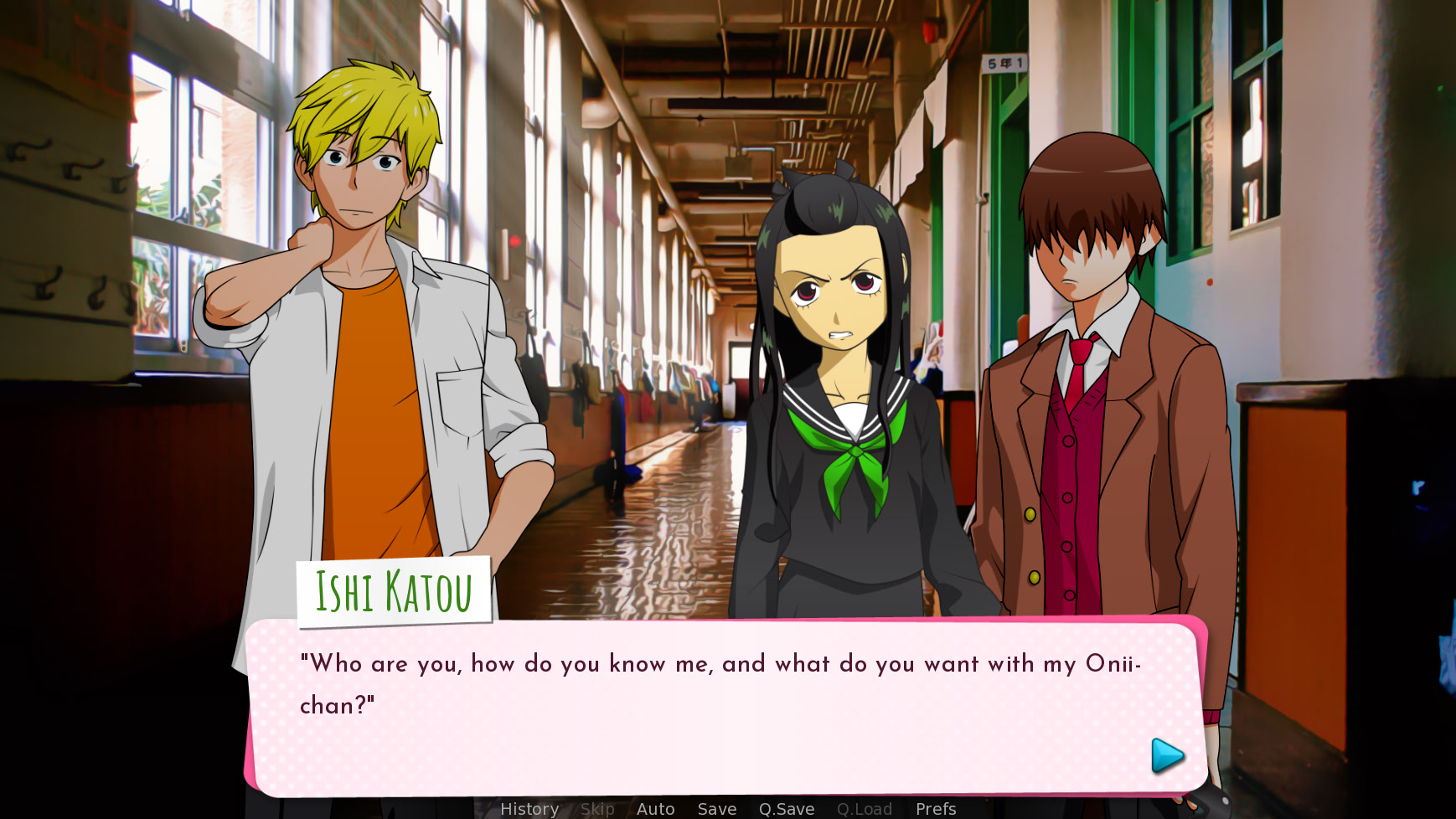Open the dialogue History log
Image resolution: width=1456 pixels, height=819 pixels.
(x=529, y=809)
